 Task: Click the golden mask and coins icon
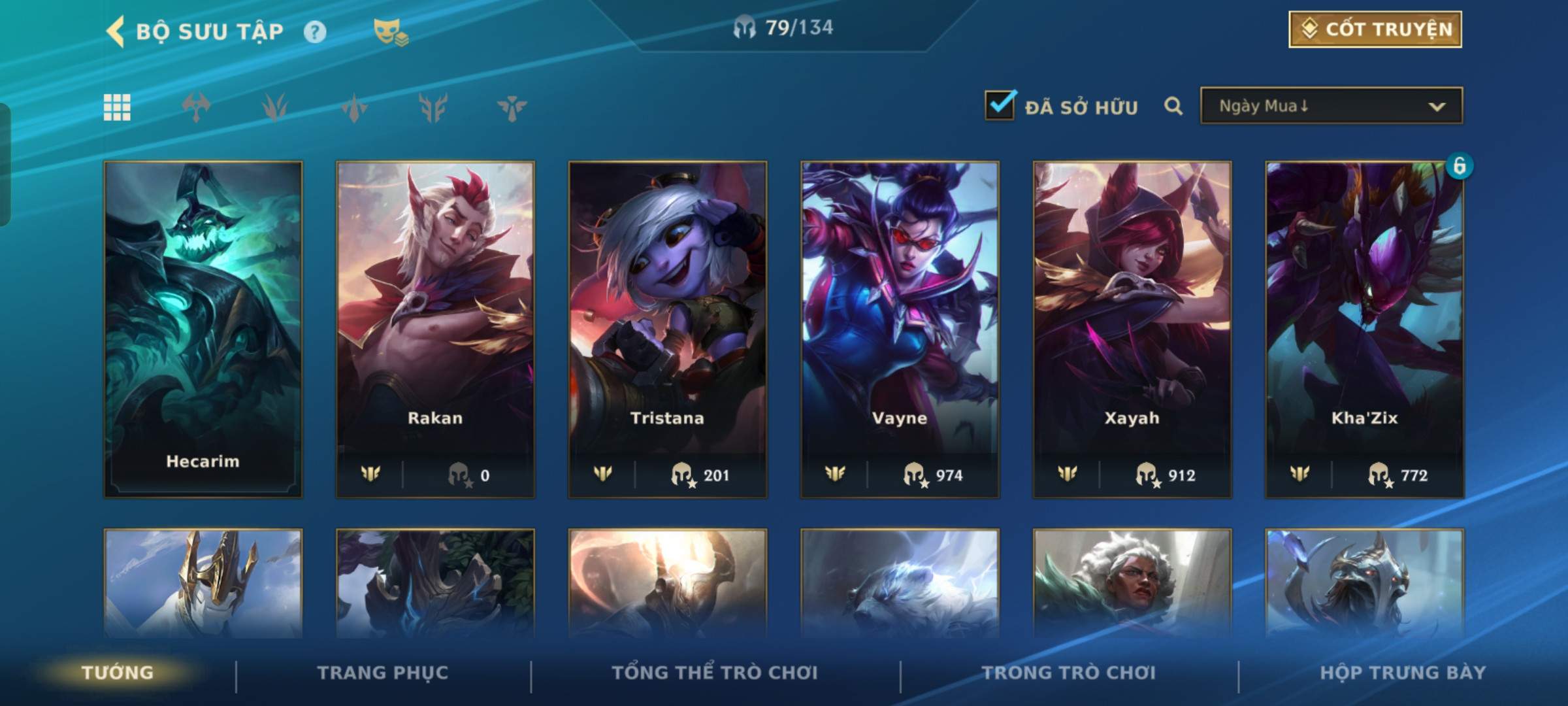tap(390, 31)
